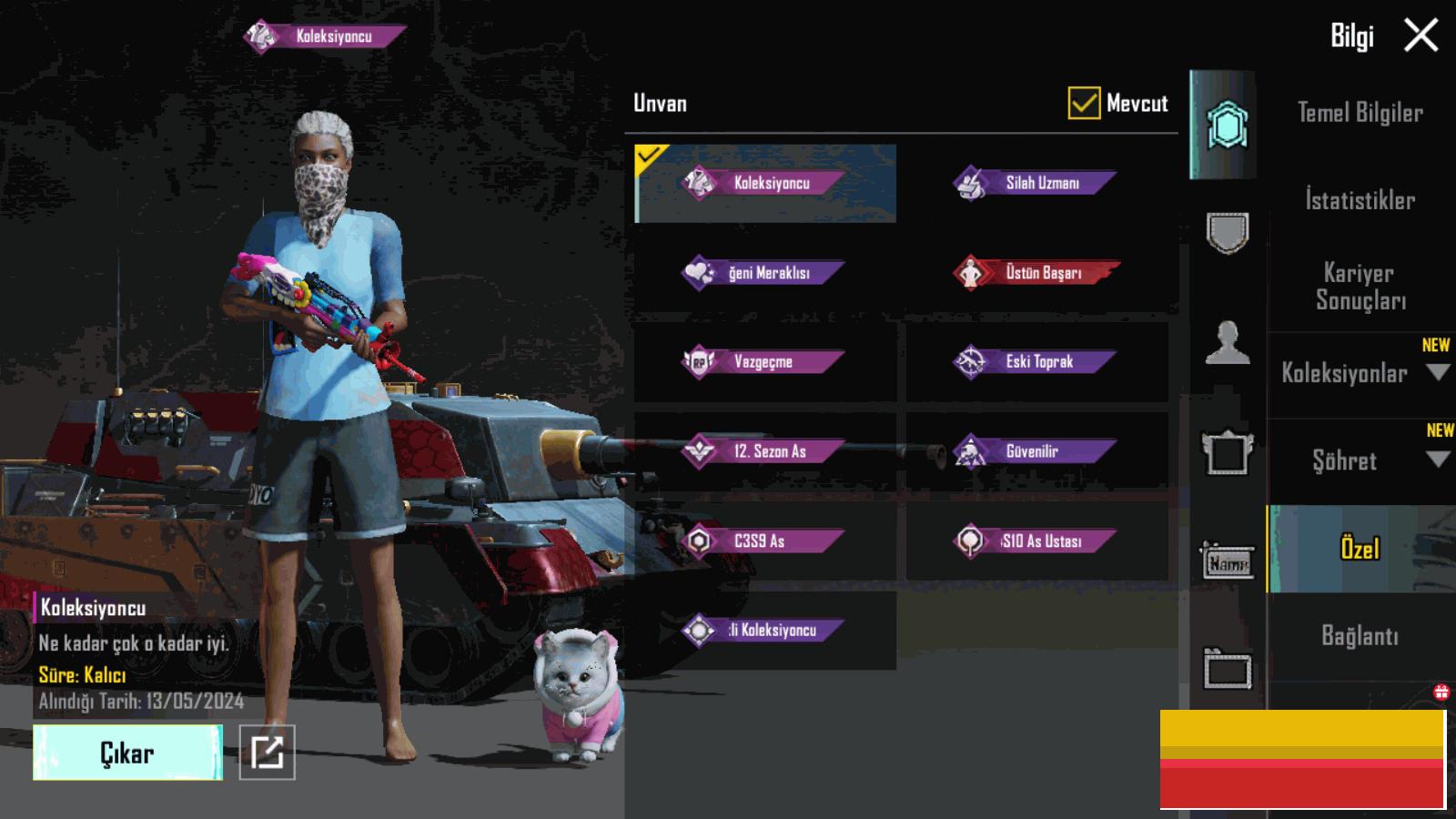Toggle the Mevcut checkbox
The height and width of the screenshot is (819, 1456).
(1084, 104)
